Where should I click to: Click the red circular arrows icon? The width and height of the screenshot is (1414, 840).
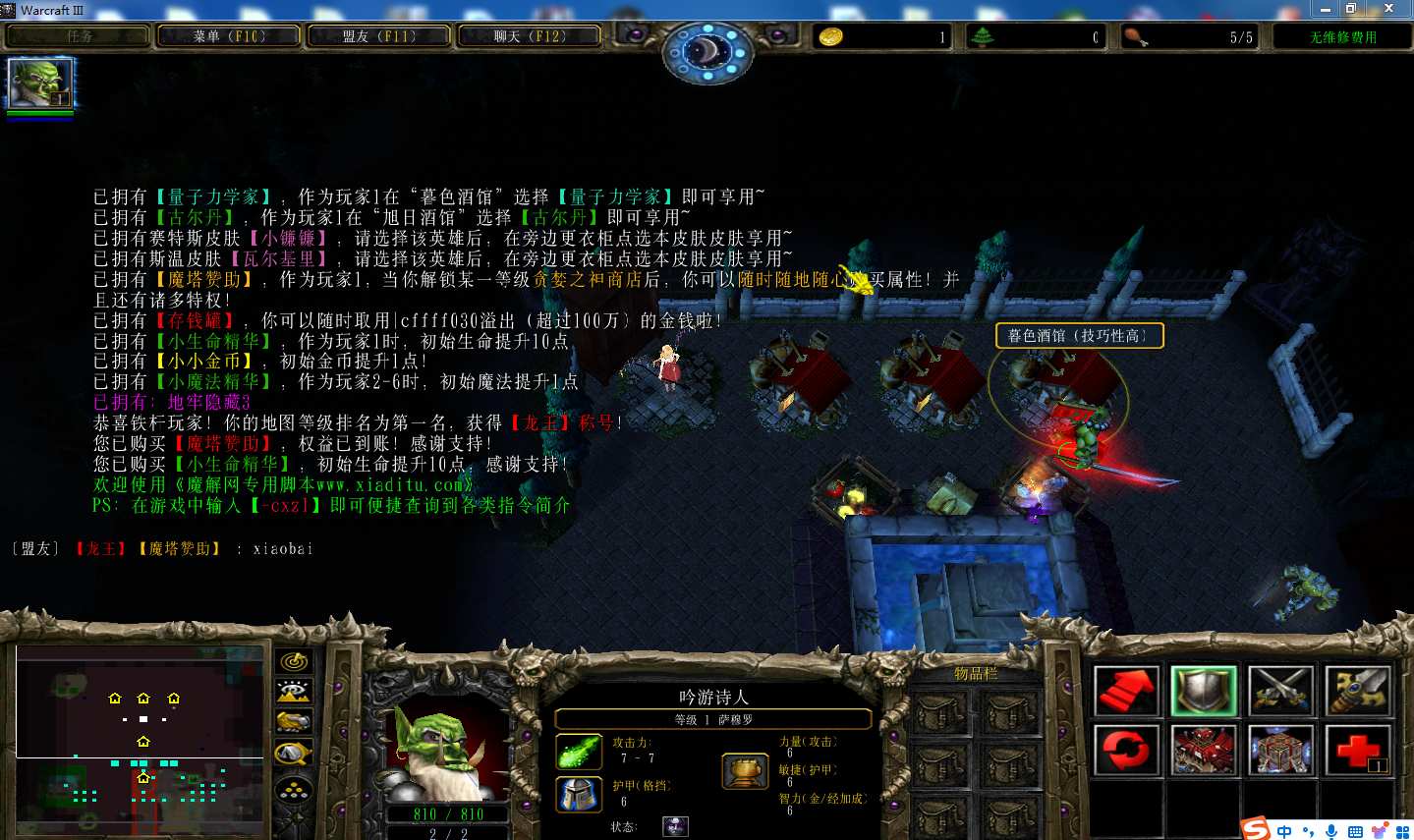1126,751
